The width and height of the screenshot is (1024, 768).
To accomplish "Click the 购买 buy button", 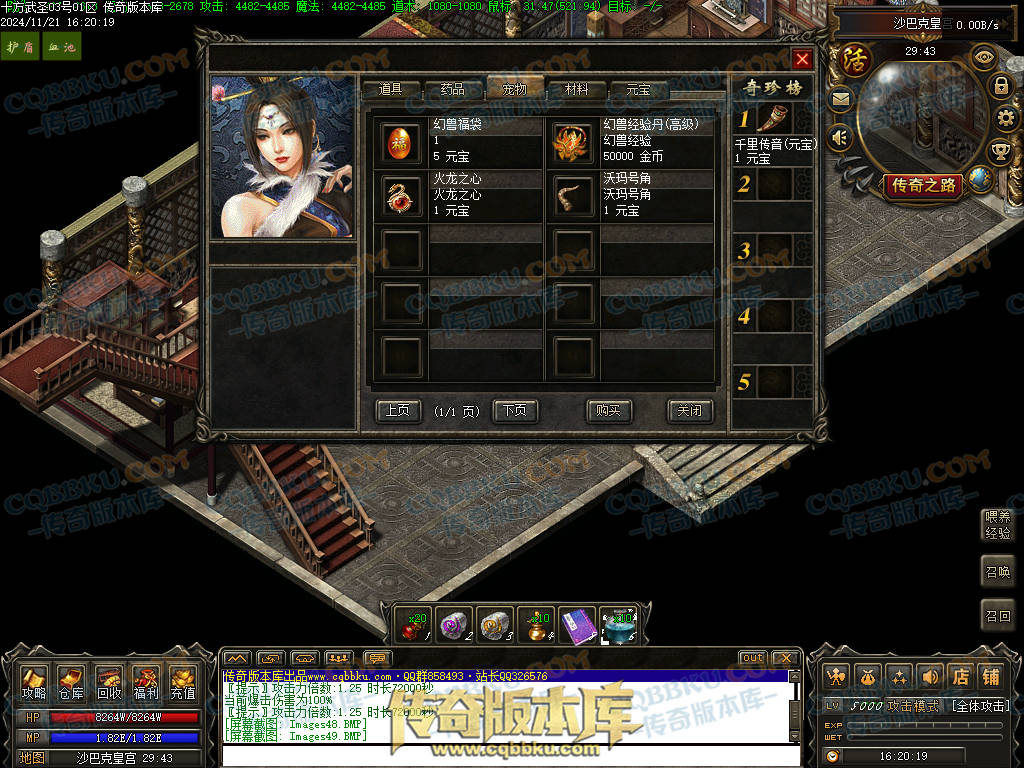I will click(608, 410).
